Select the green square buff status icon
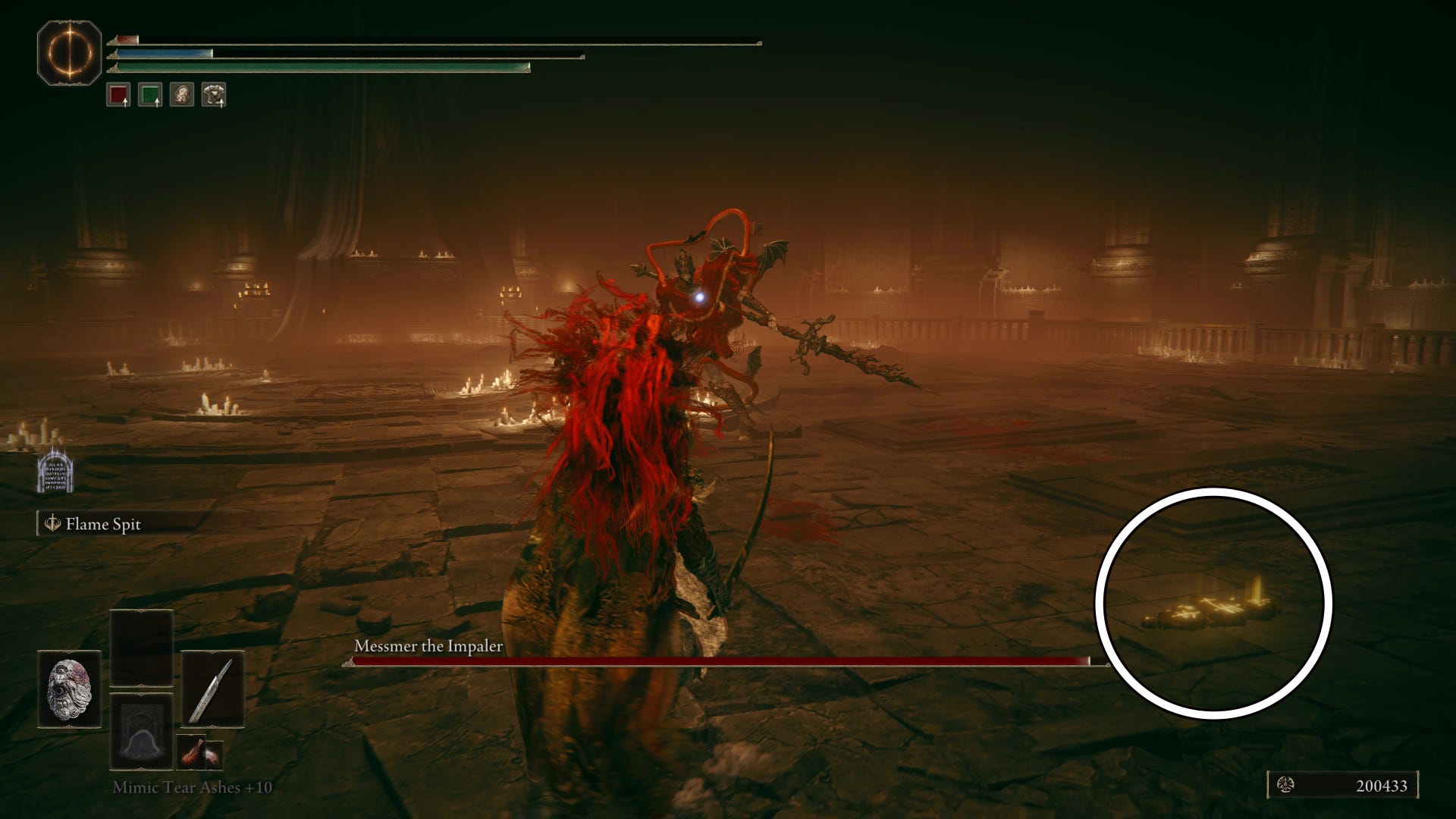This screenshot has height=819, width=1456. click(x=150, y=95)
